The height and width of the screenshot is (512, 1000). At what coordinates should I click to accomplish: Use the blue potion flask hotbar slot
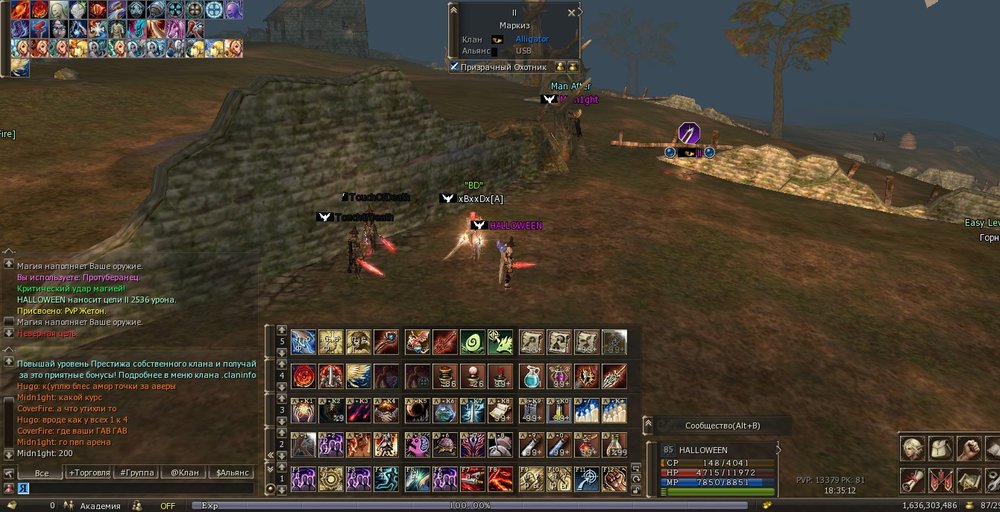coord(531,377)
